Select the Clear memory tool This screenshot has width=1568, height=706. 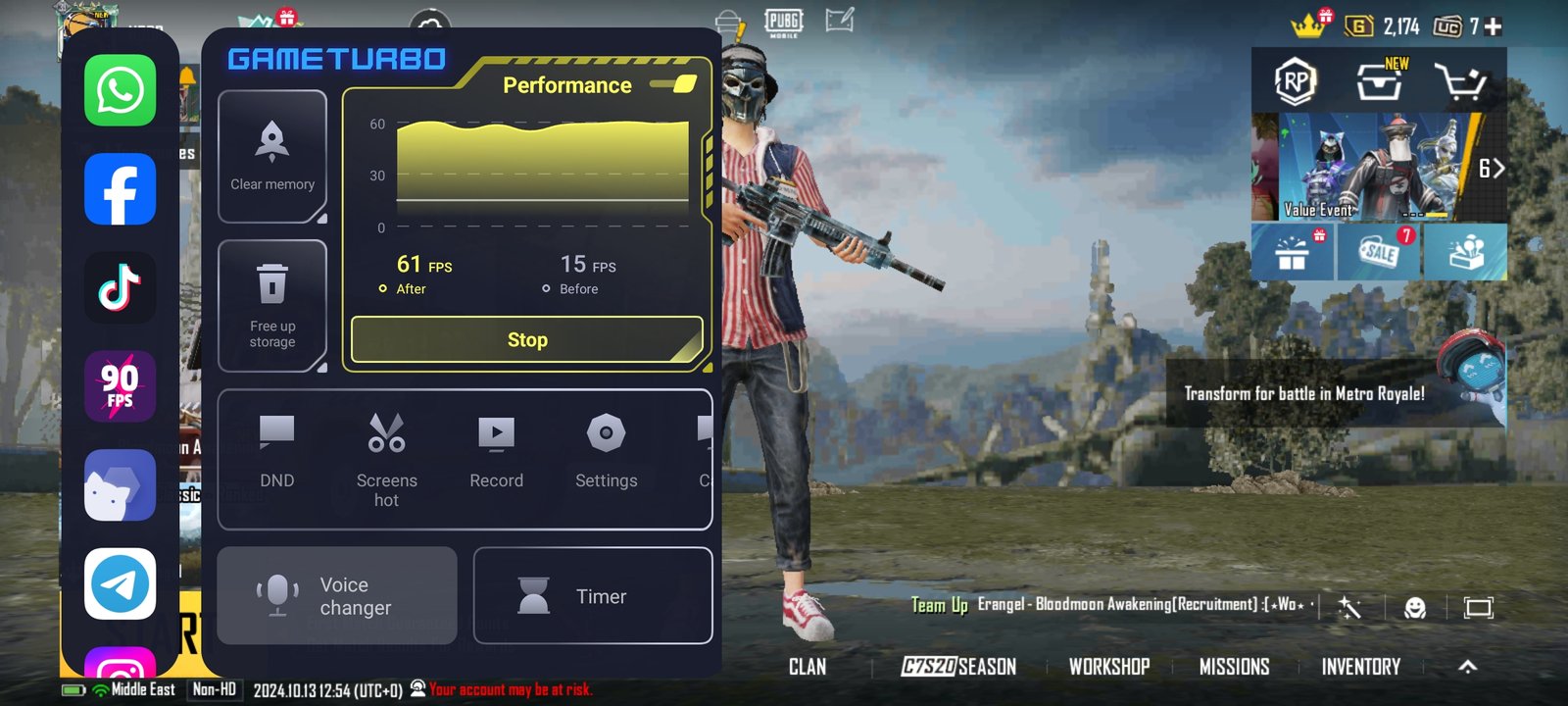click(x=272, y=157)
